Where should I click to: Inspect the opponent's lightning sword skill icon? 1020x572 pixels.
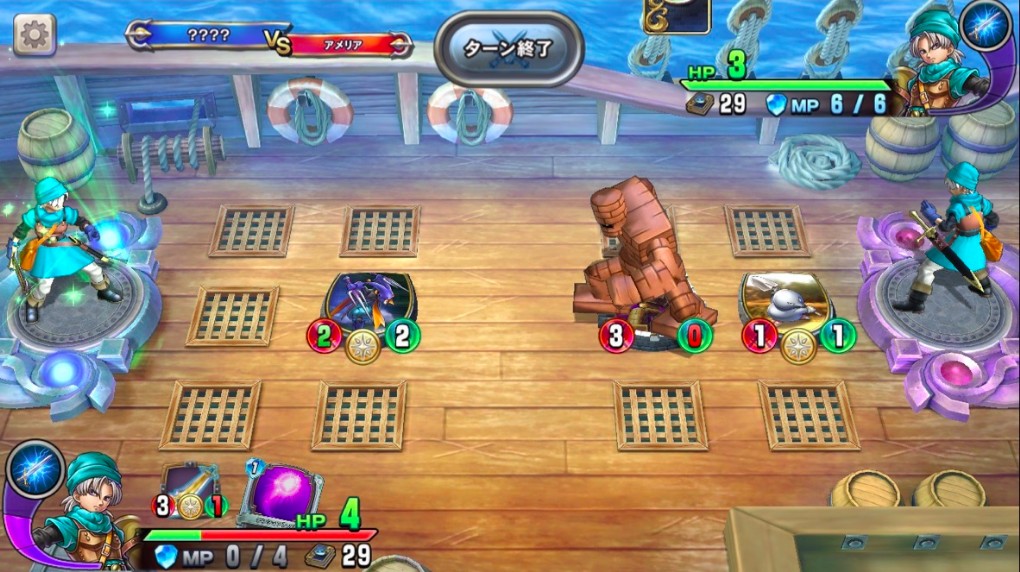tap(986, 27)
